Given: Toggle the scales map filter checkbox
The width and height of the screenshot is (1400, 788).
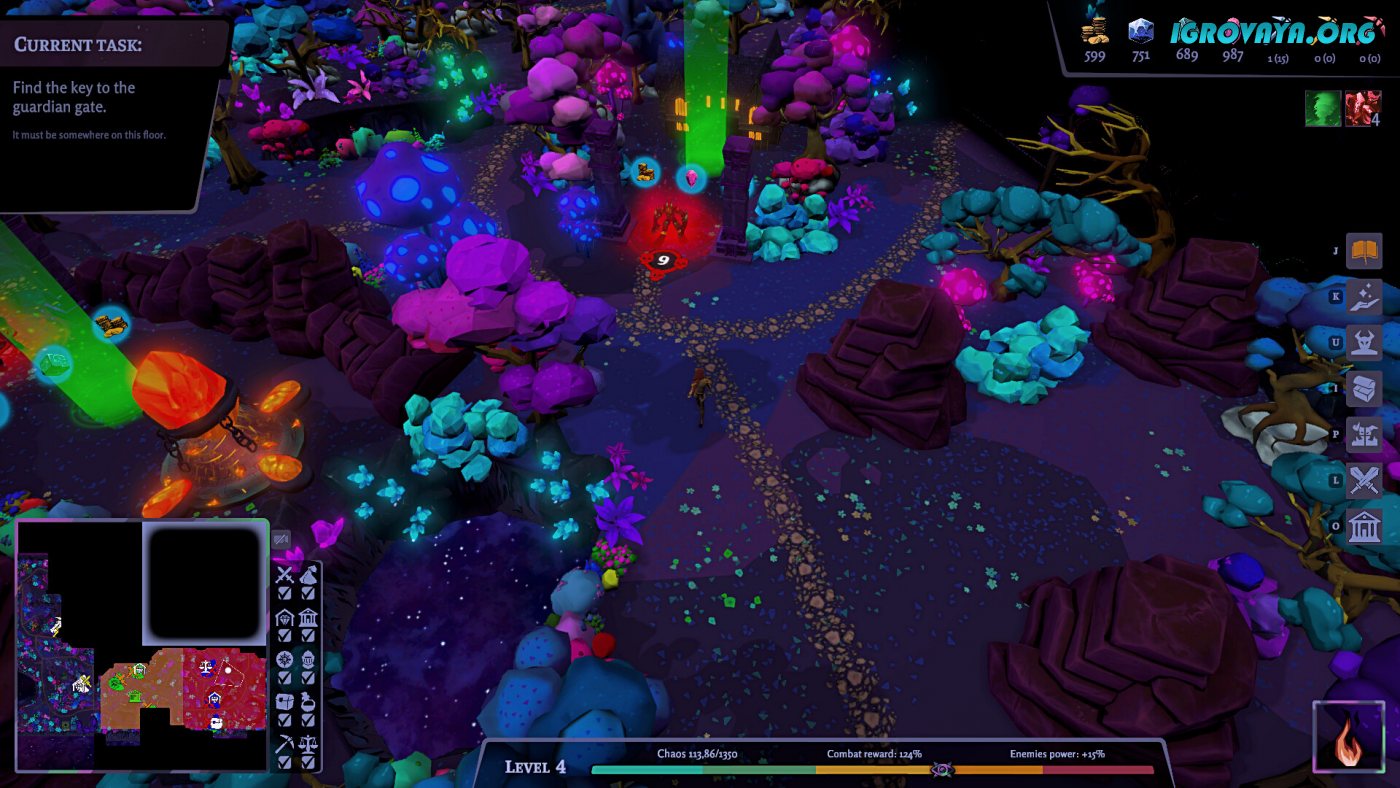Looking at the screenshot, I should pyautogui.click(x=309, y=762).
